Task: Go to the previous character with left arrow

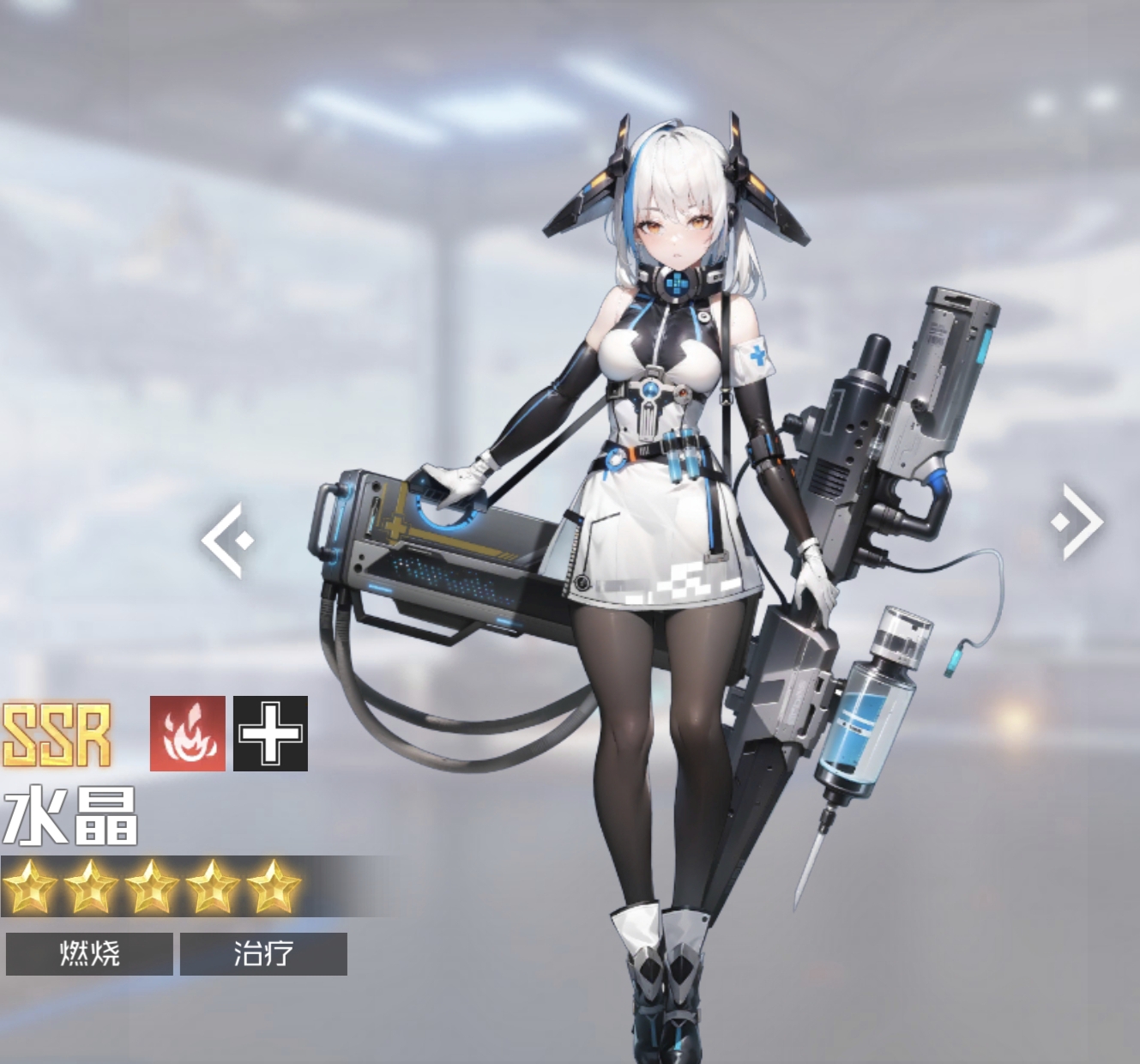Action: [227, 541]
